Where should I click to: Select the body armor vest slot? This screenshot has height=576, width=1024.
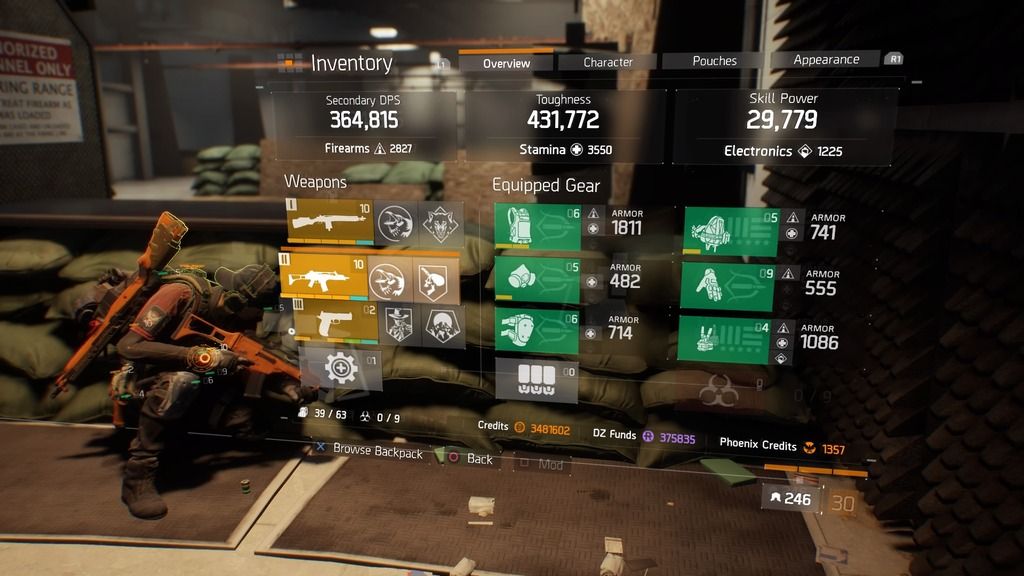pyautogui.click(x=536, y=227)
